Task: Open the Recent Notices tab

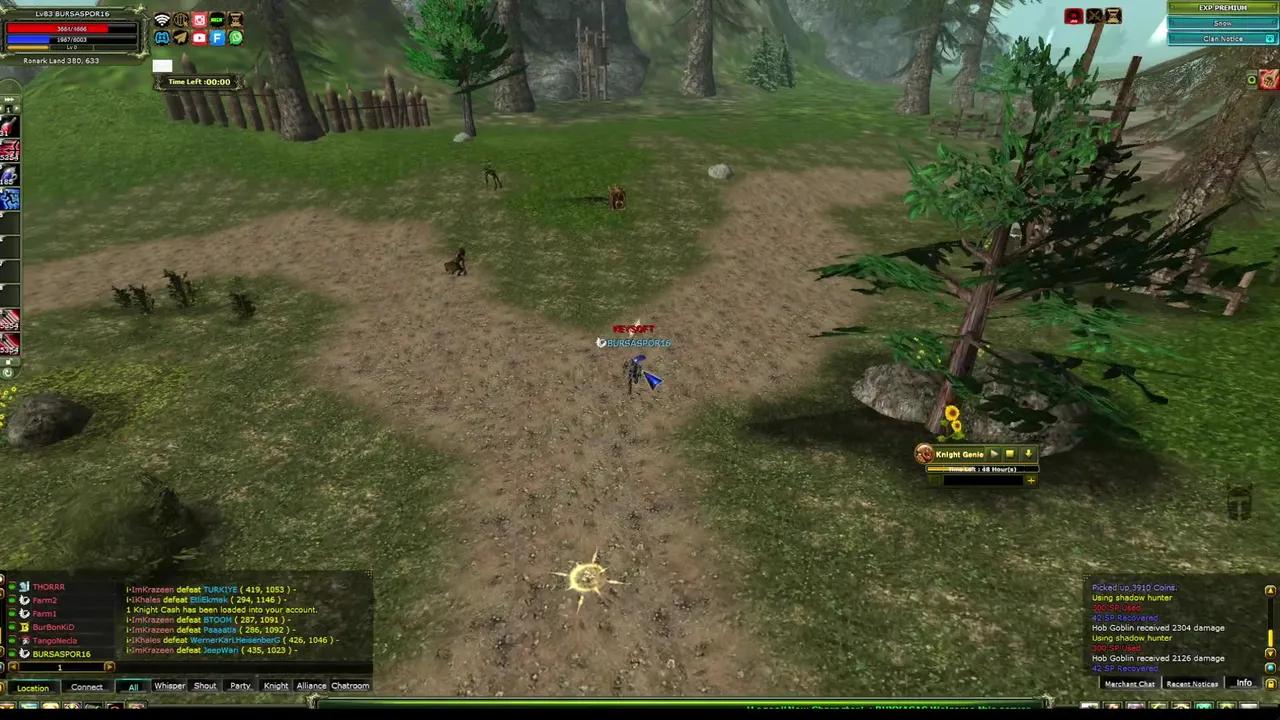Action: 1191,683
